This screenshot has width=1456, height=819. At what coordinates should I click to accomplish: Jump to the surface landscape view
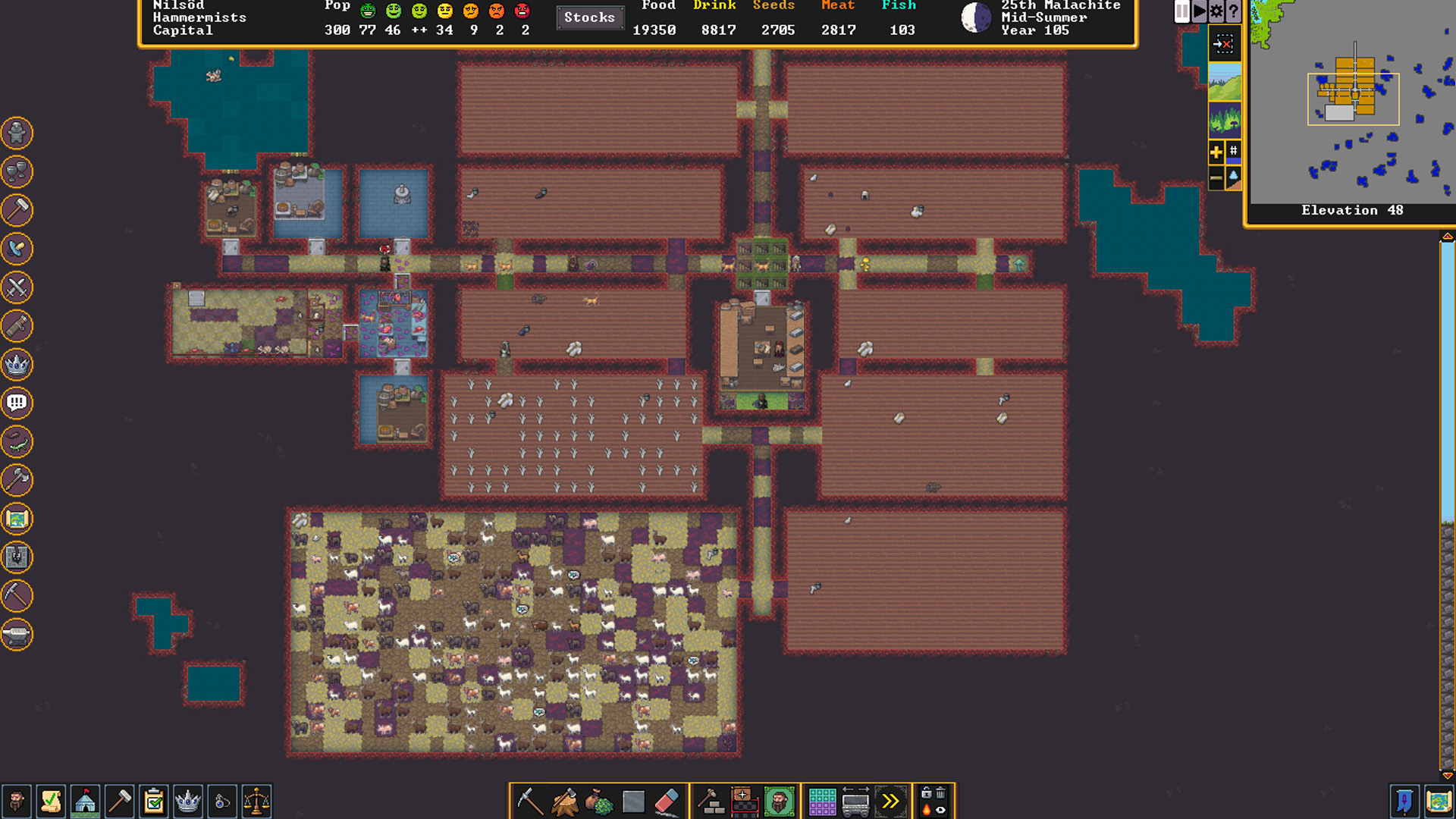click(1224, 82)
